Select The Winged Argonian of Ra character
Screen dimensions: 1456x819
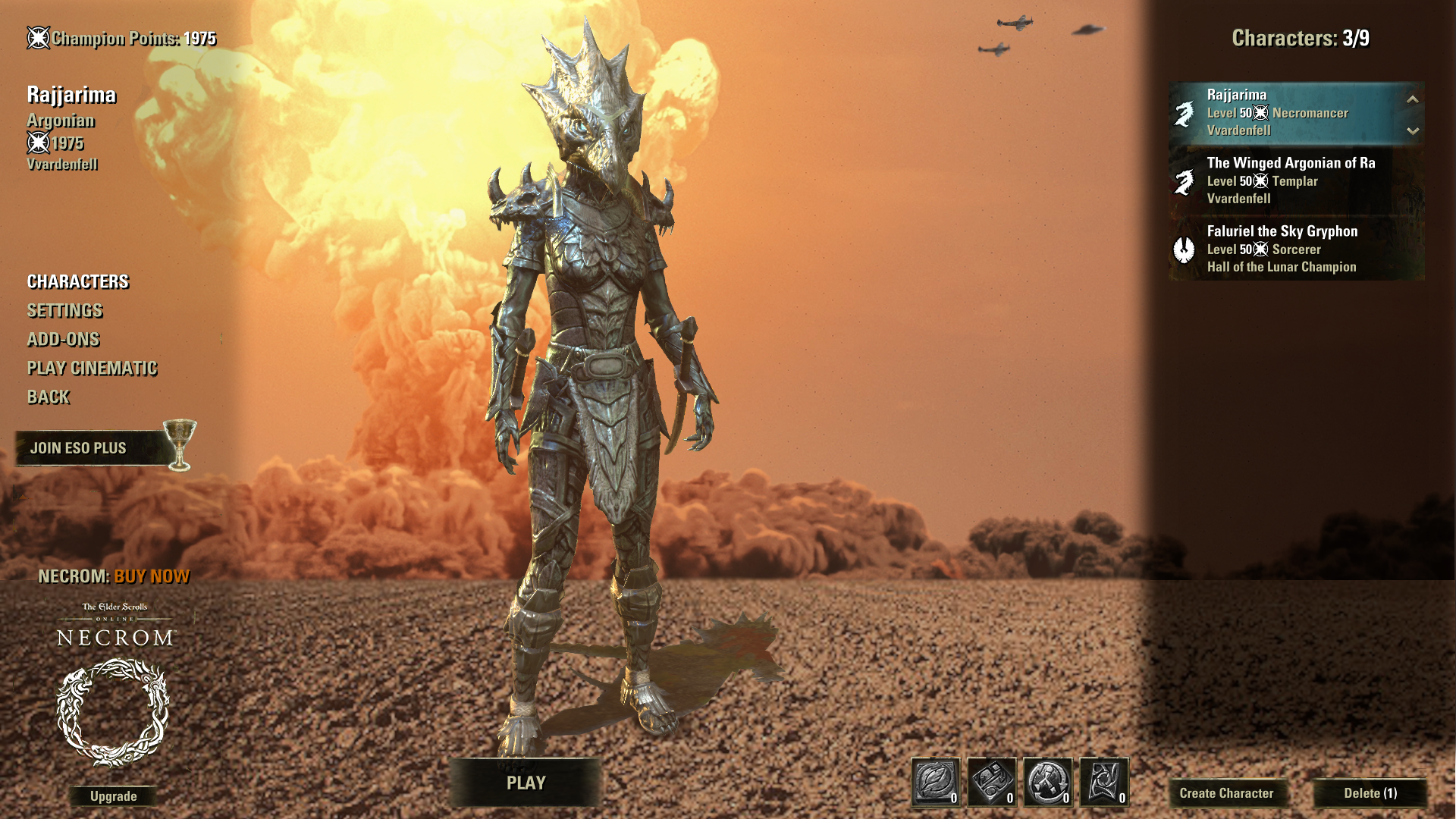coord(1289,180)
